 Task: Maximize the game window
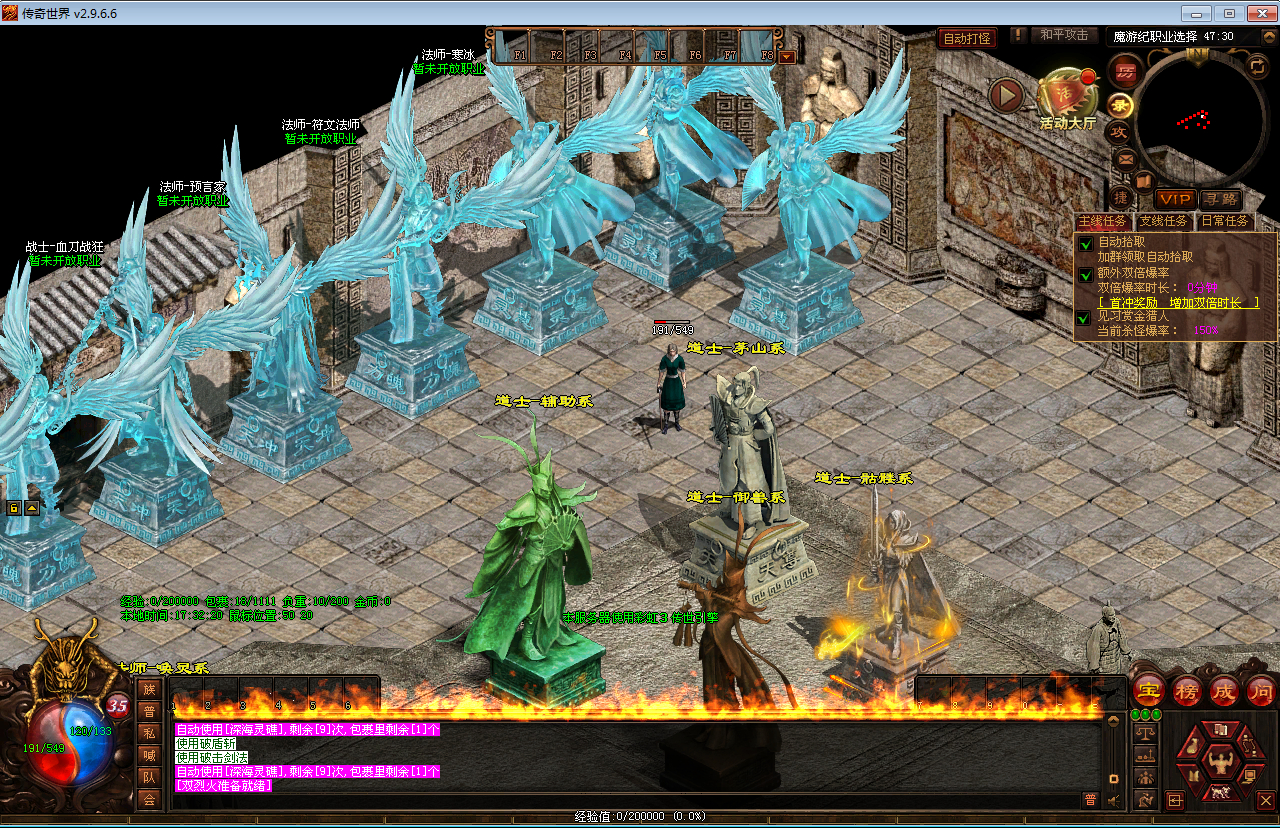click(x=1229, y=14)
